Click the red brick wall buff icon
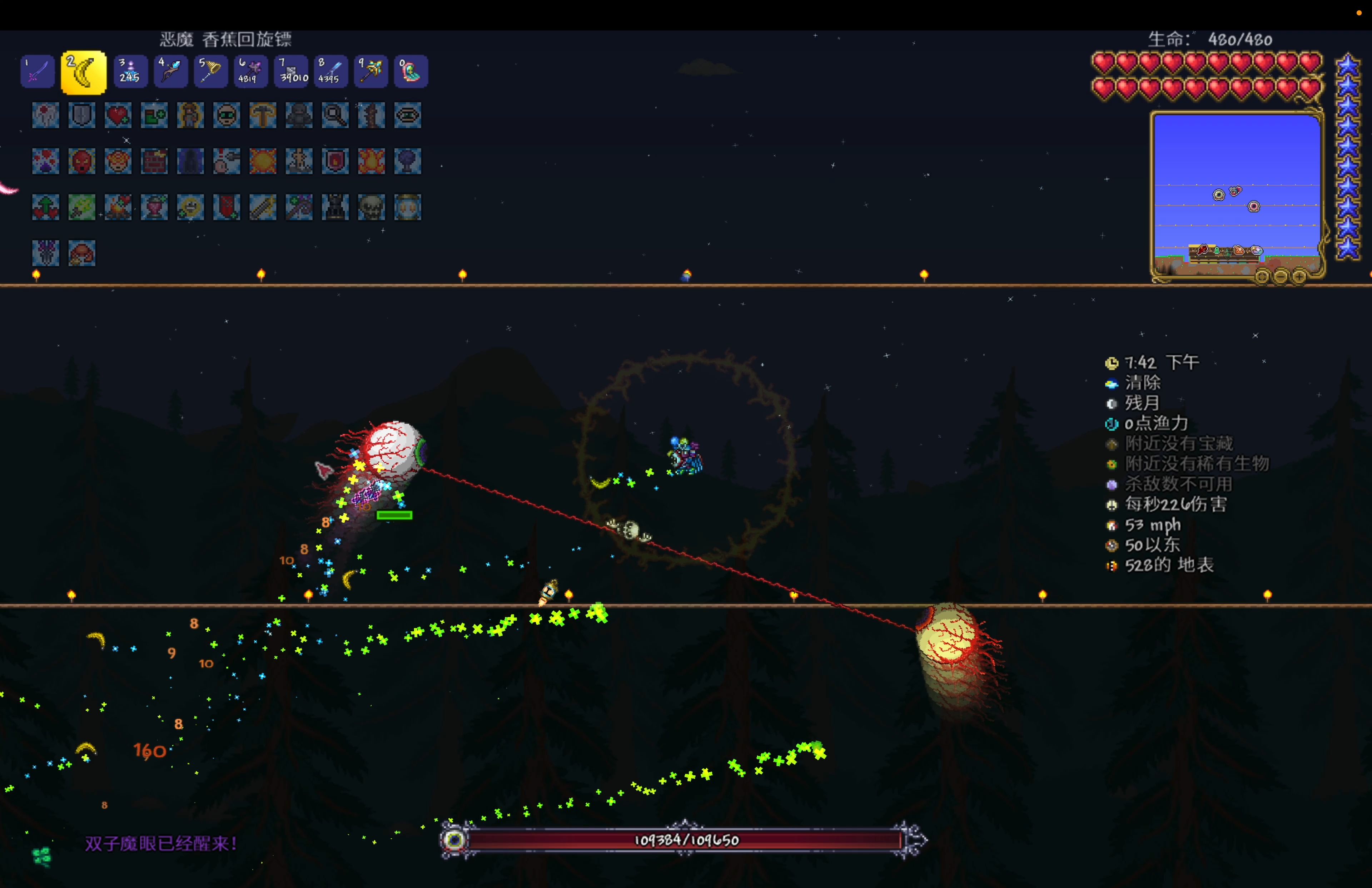 [x=154, y=161]
